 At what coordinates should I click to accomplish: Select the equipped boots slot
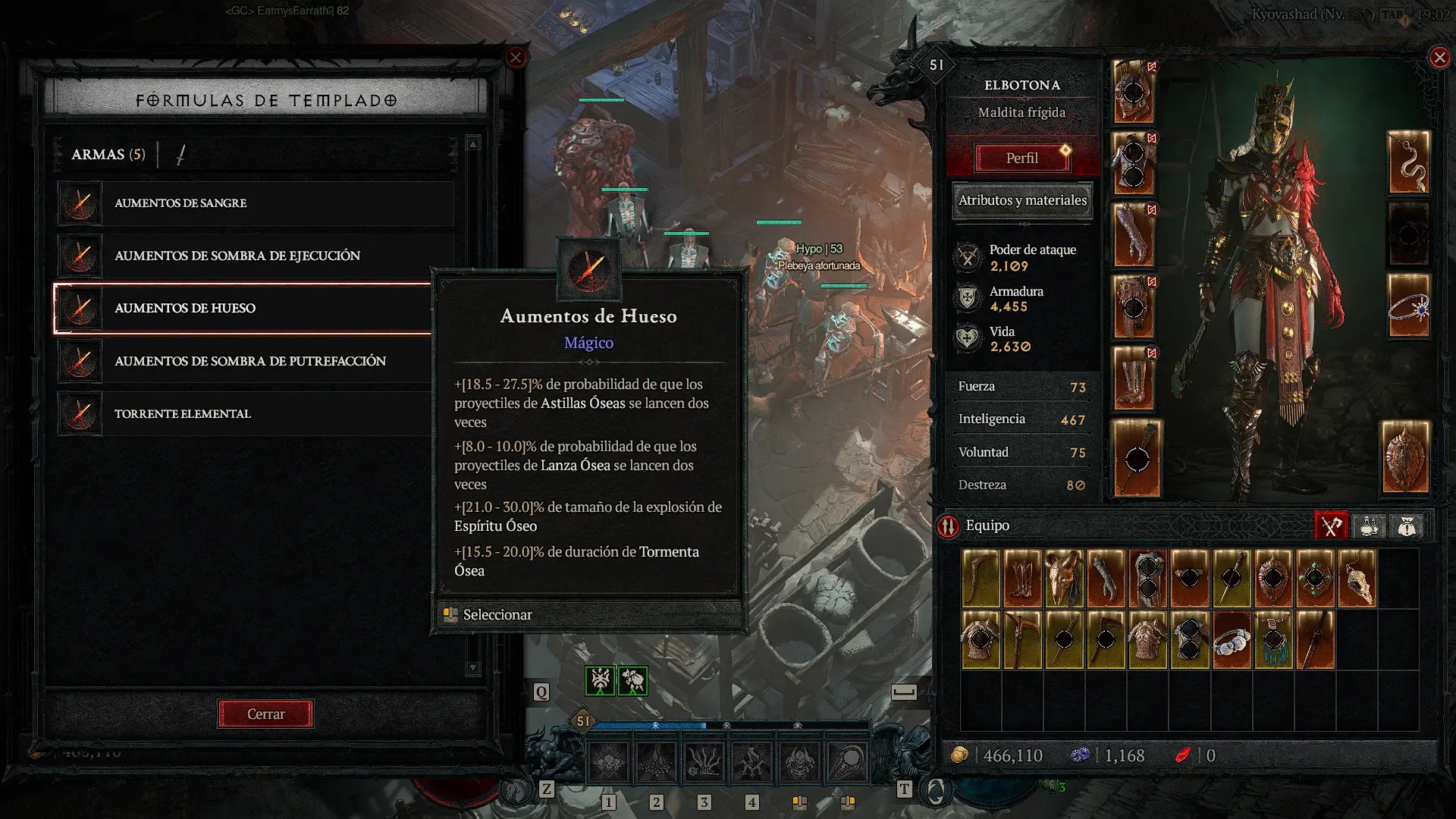tap(1134, 378)
